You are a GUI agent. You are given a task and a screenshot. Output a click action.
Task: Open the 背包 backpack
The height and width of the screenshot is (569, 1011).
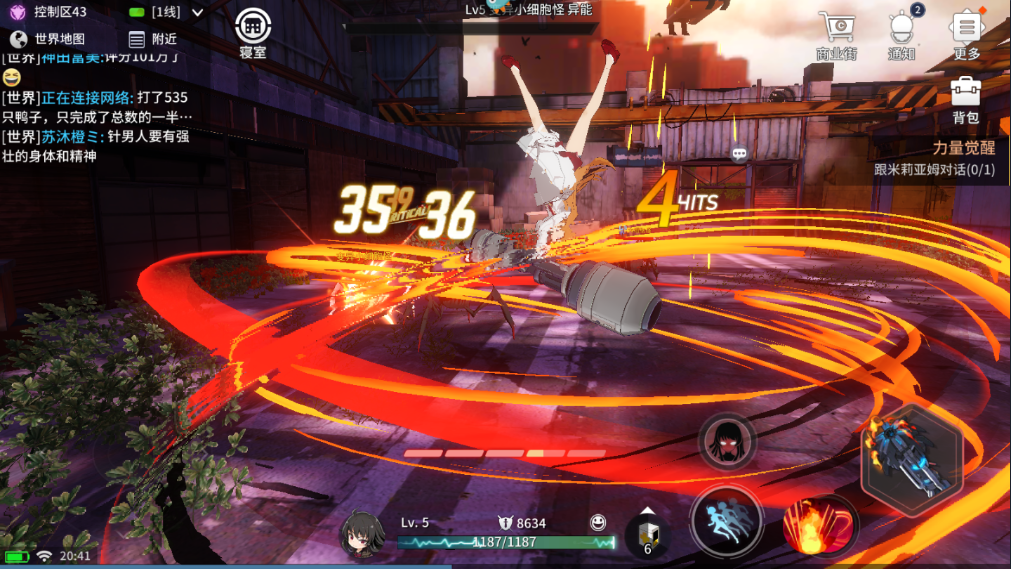click(965, 100)
